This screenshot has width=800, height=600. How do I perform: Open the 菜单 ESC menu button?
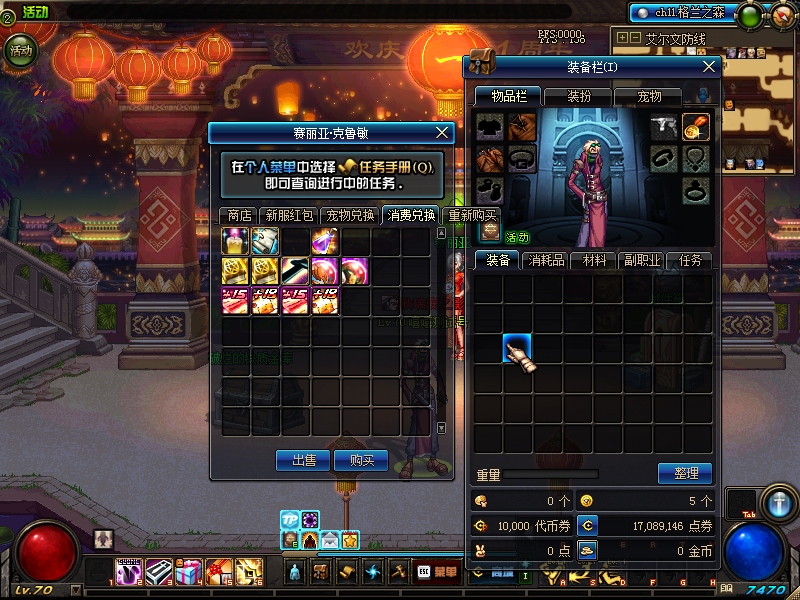point(436,572)
